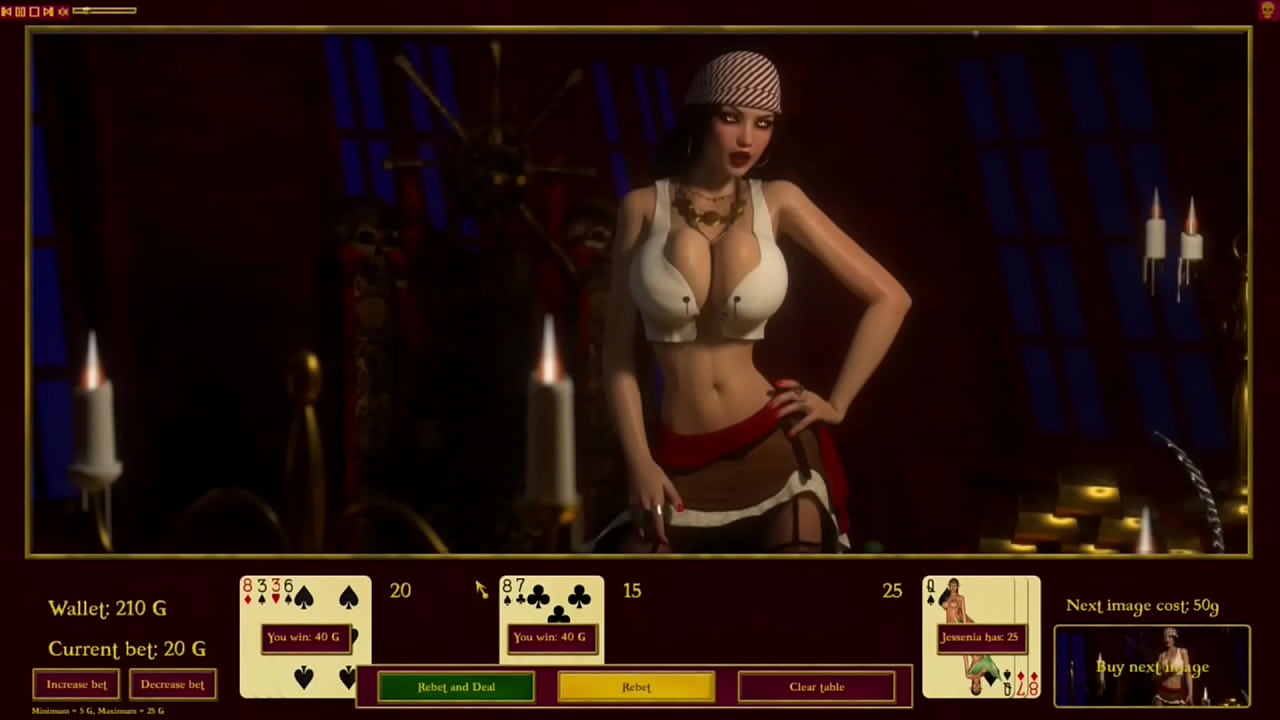Viewport: 1280px width, 720px height.
Task: Skip to the previous track
Action: [6, 11]
